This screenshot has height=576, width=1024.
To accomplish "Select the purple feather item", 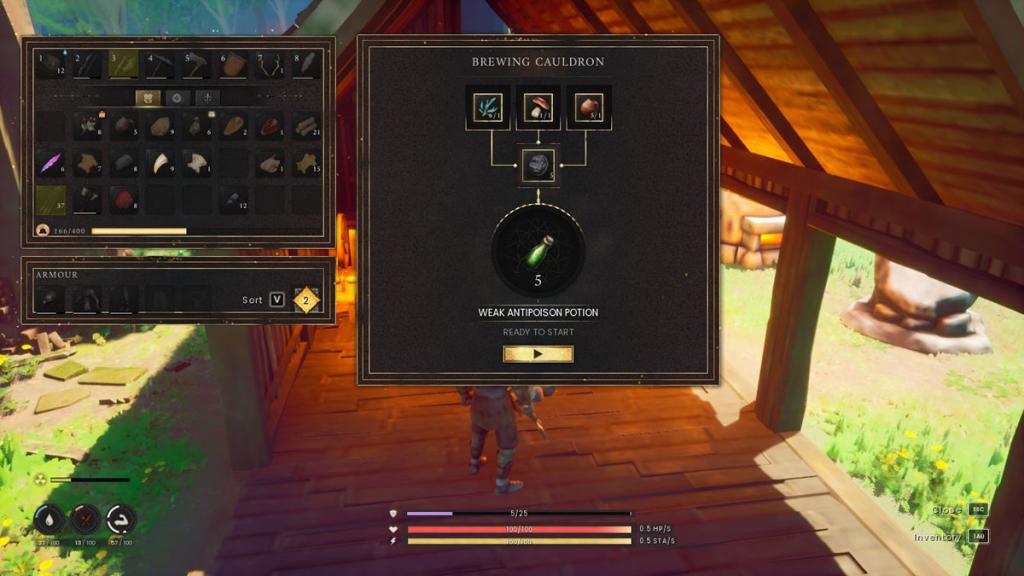I will [51, 162].
